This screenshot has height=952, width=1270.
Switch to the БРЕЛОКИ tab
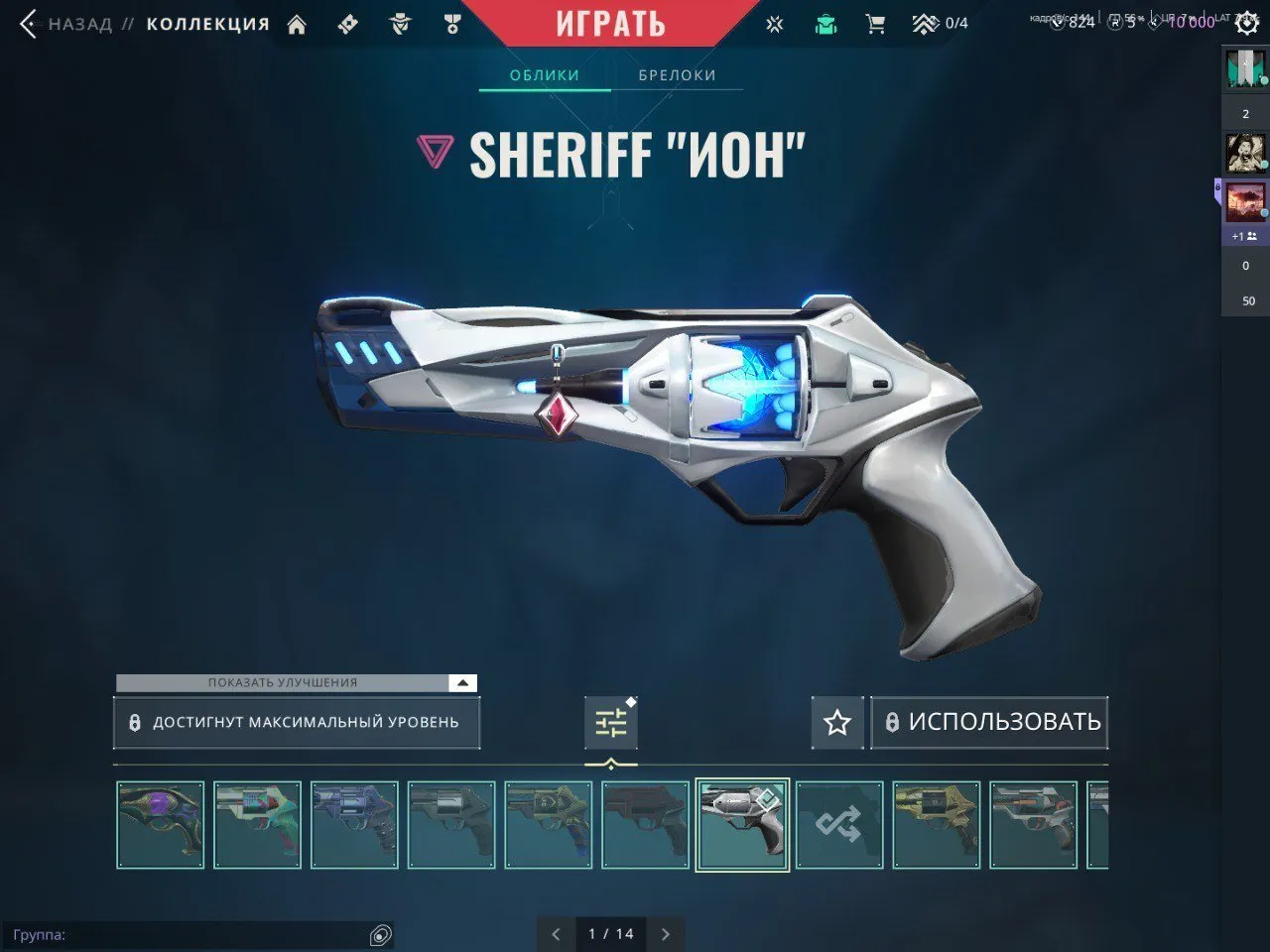676,74
